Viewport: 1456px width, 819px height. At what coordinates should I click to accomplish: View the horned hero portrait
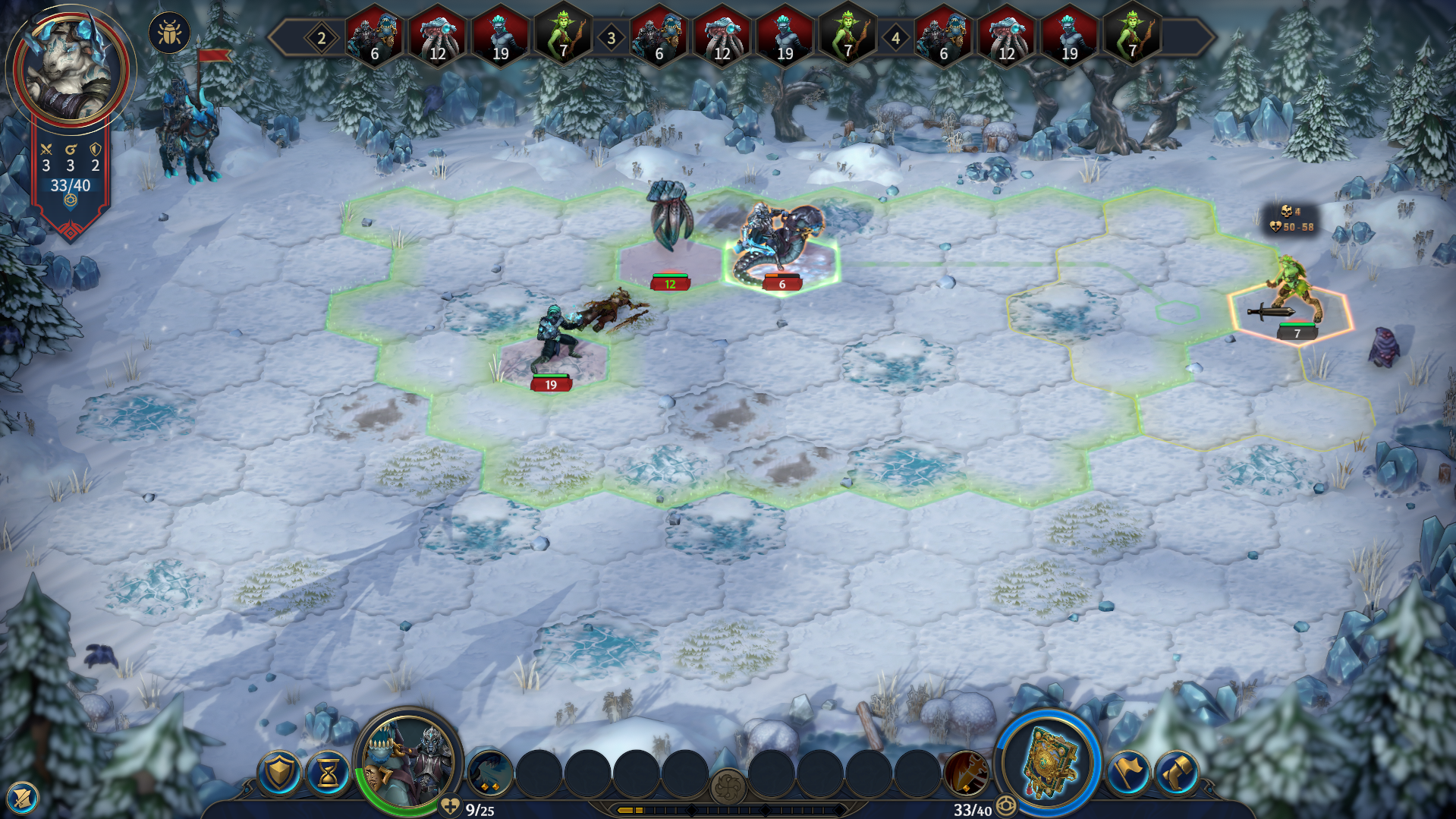click(x=70, y=68)
